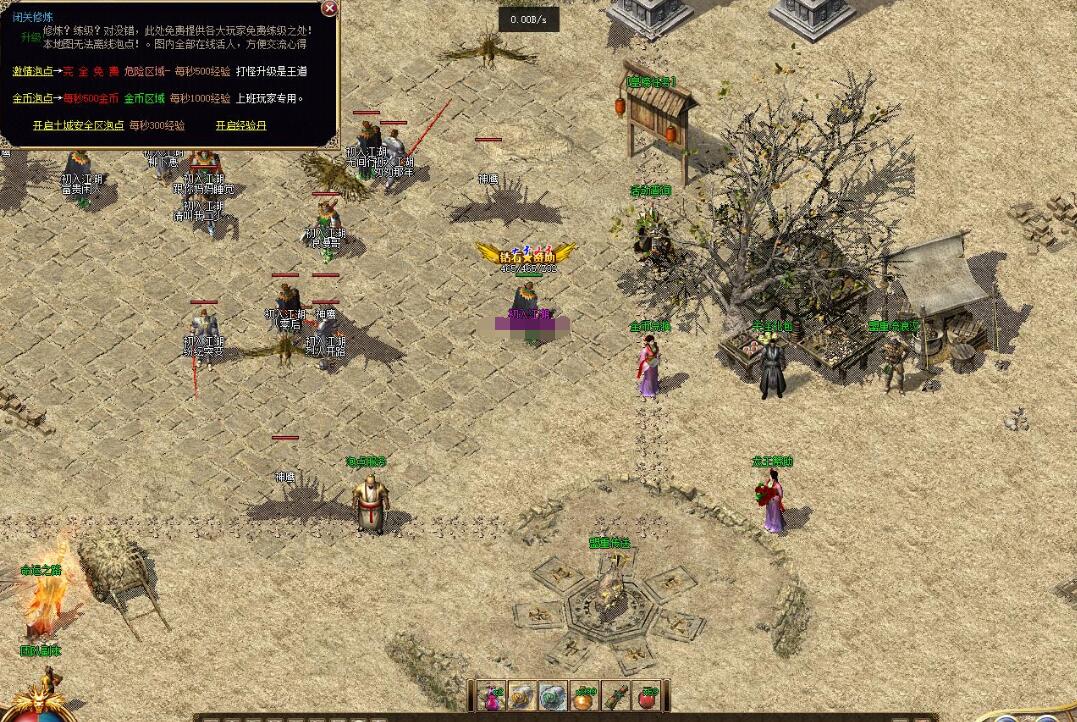Activate 开启土城安全区泡点 option
The image size is (1077, 722).
coord(78,125)
